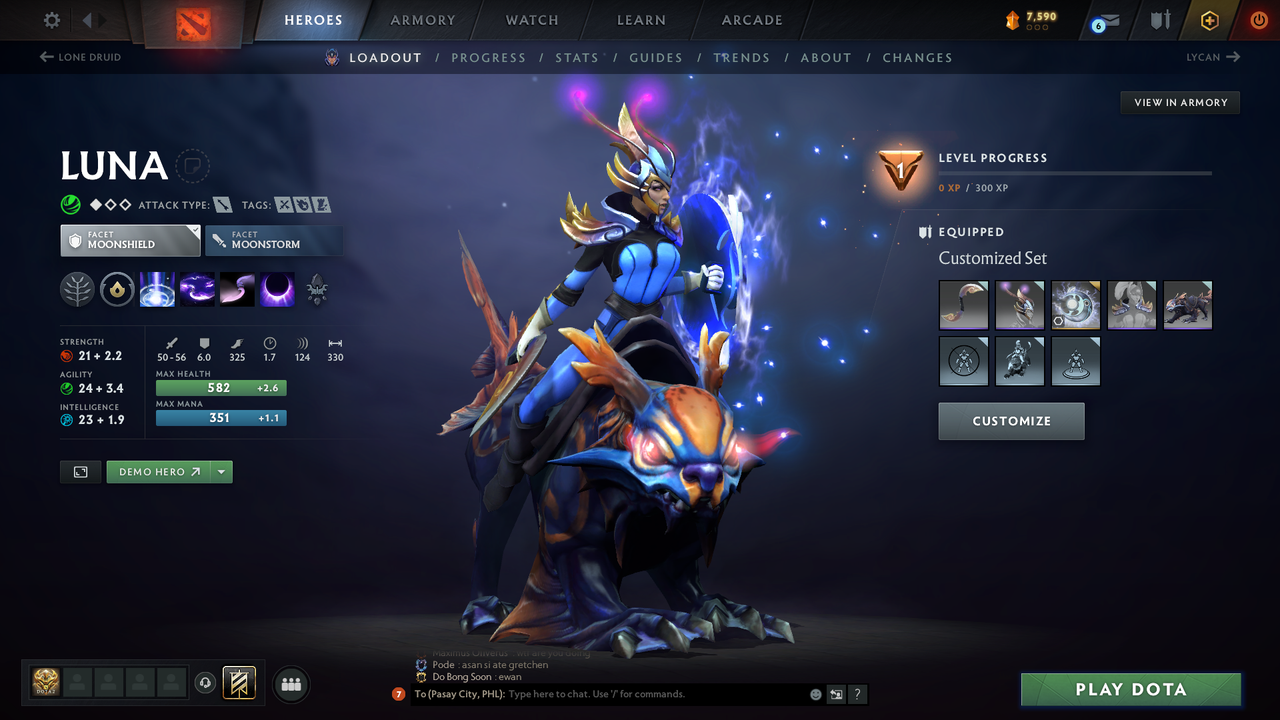Select the Moonstorm facet
1280x720 pixels.
[274, 240]
